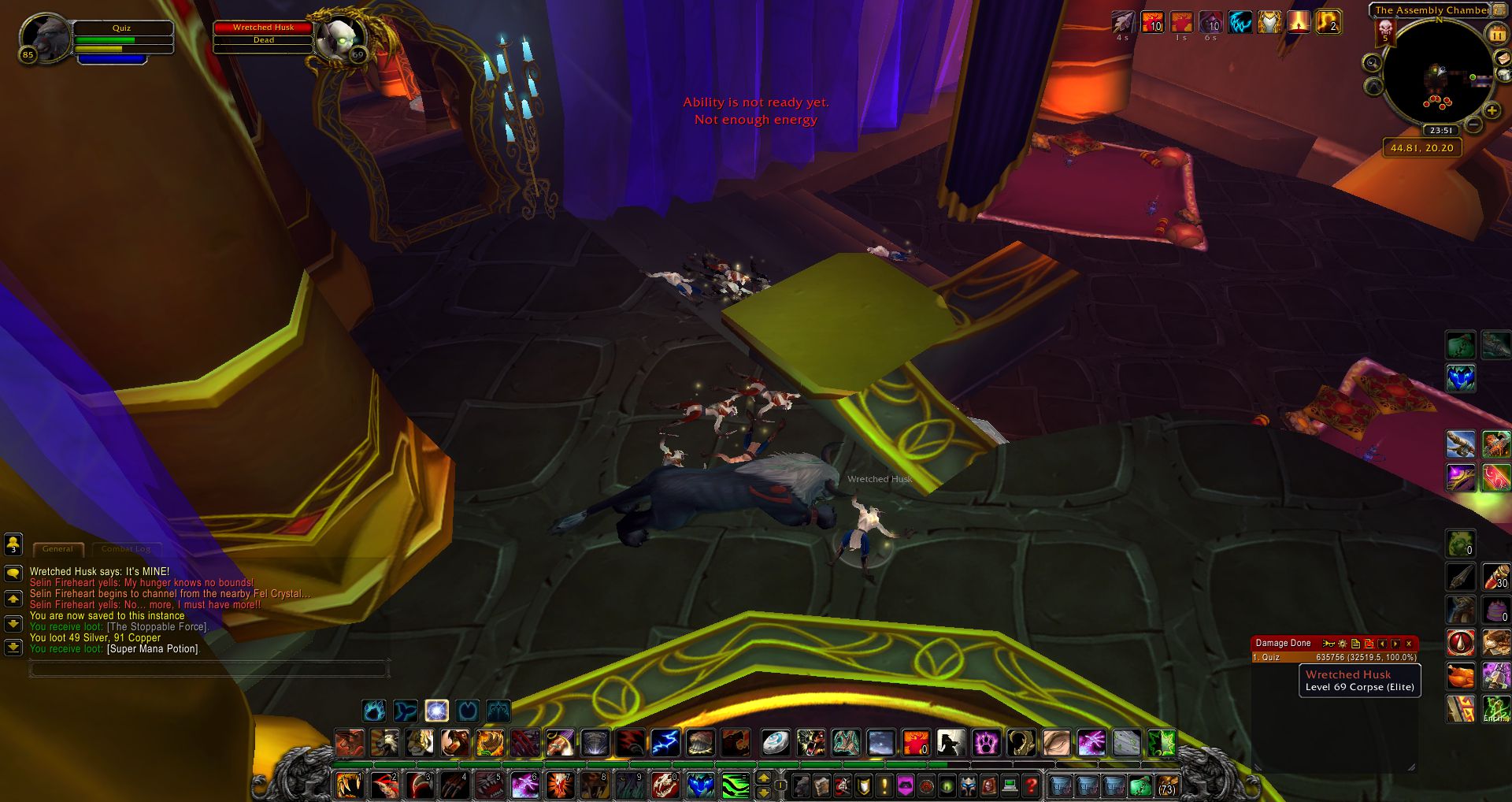Switch to the Combat Log tab
This screenshot has width=1512, height=802.
126,548
